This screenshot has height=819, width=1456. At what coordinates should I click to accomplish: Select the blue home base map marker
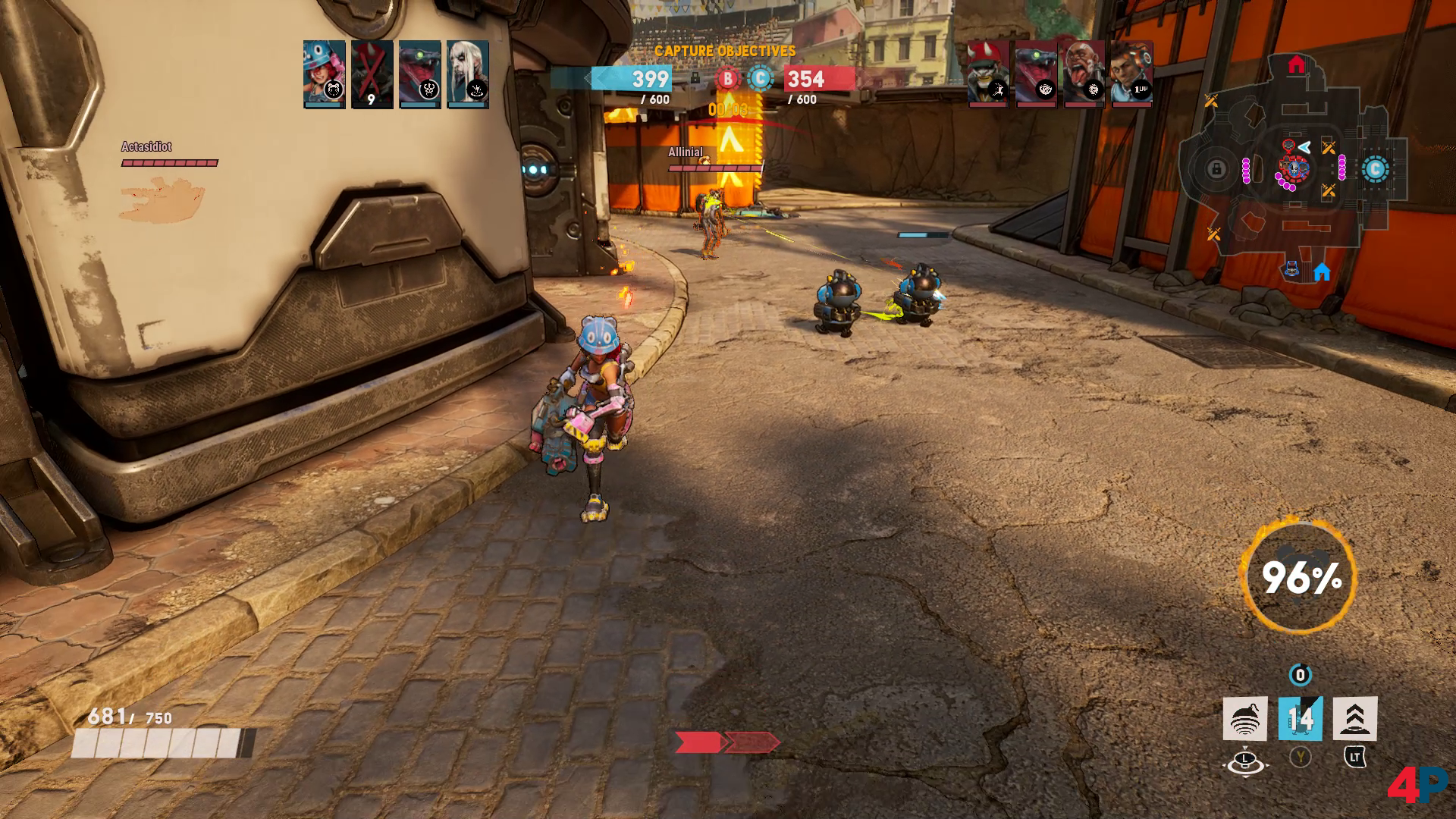pyautogui.click(x=1322, y=272)
